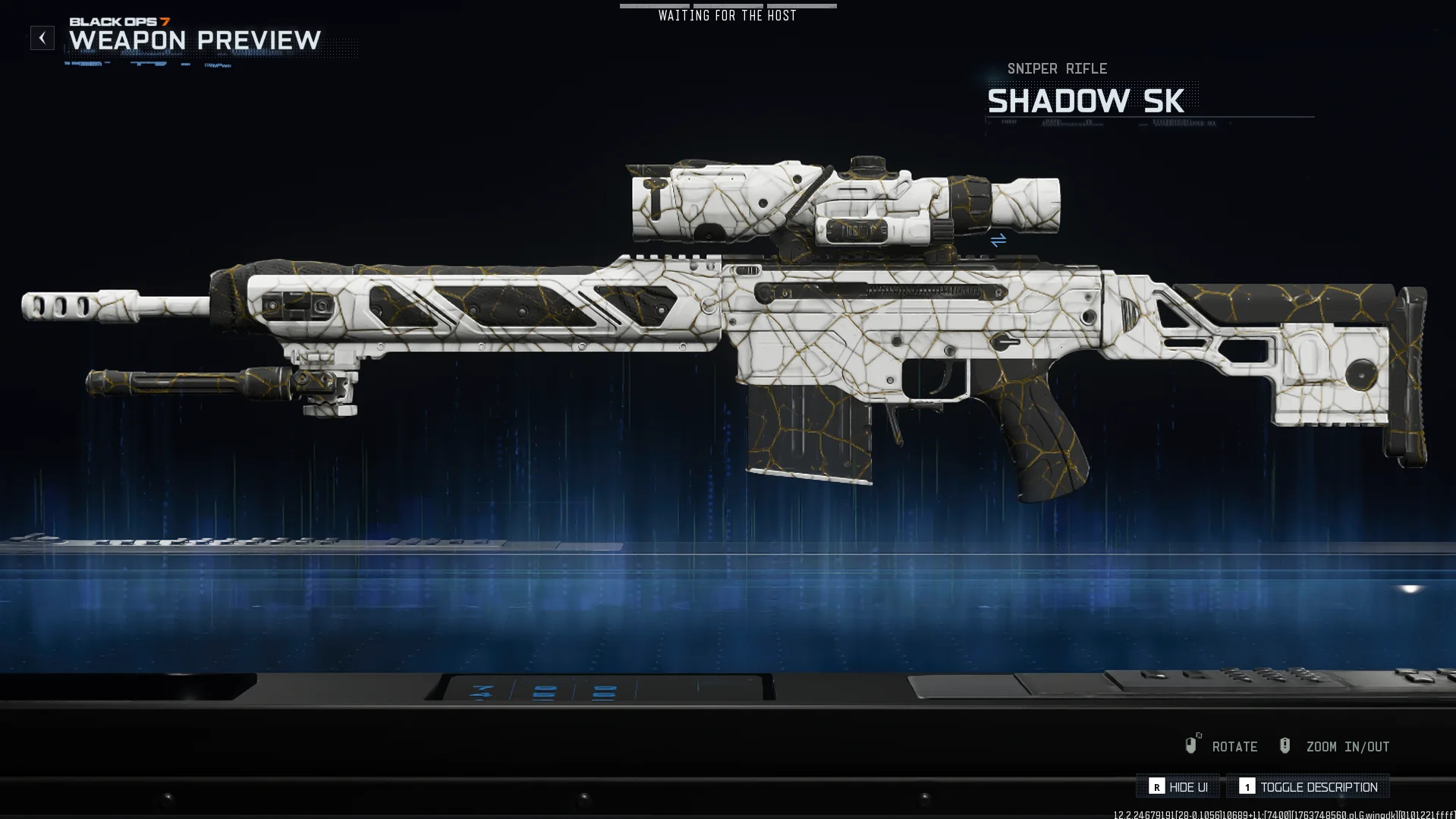This screenshot has height=819, width=1456.
Task: Toggle the weapon description
Action: tap(1309, 787)
